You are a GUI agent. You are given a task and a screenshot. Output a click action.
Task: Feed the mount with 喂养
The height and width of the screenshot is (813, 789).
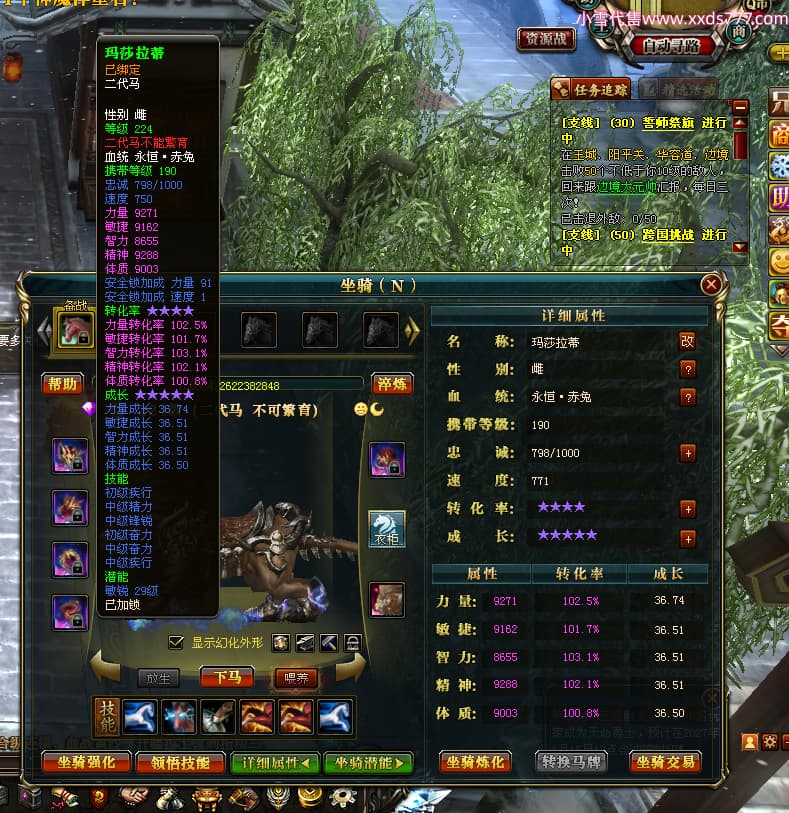pos(296,677)
